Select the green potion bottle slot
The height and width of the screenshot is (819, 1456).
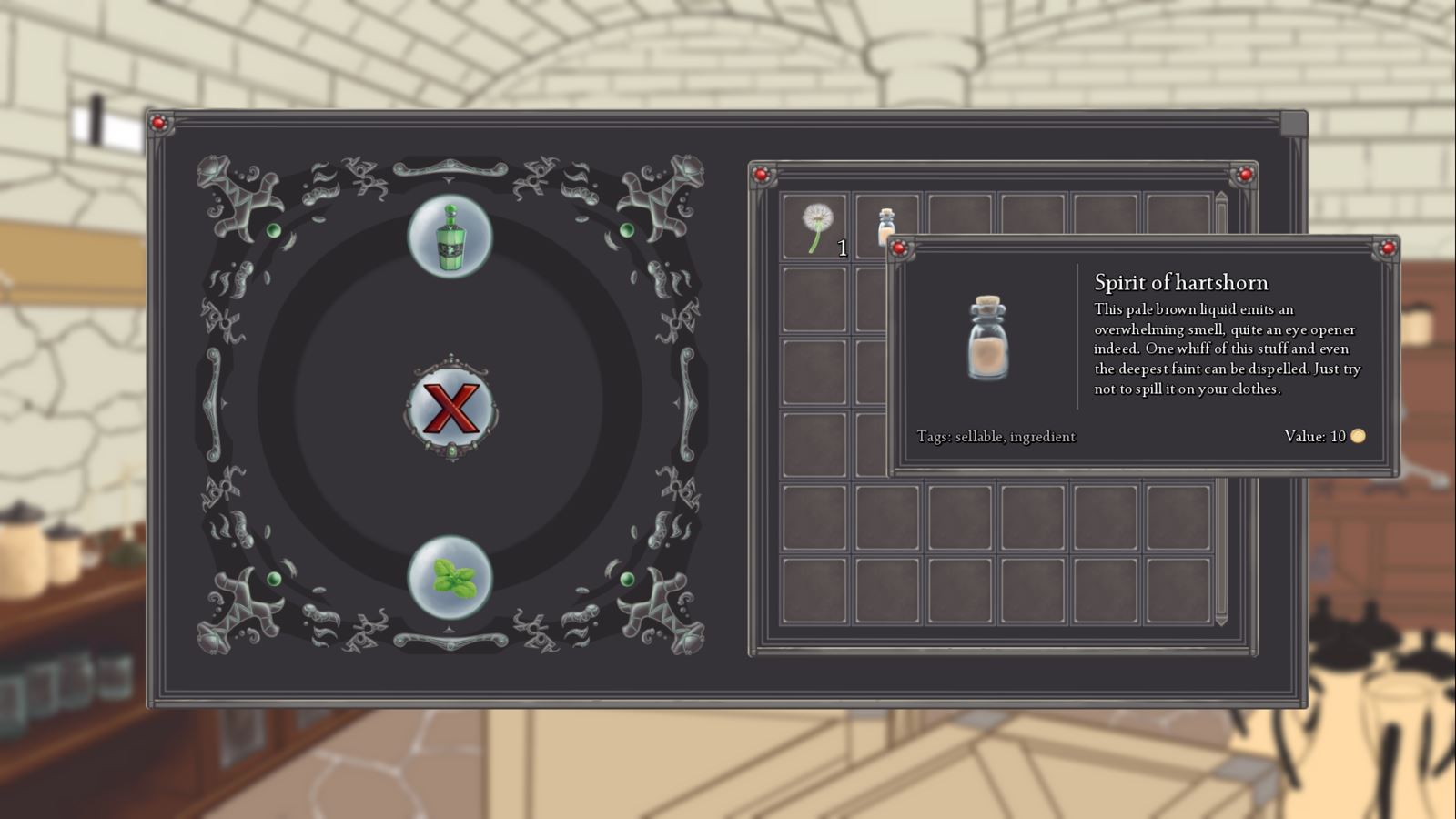[x=450, y=237]
